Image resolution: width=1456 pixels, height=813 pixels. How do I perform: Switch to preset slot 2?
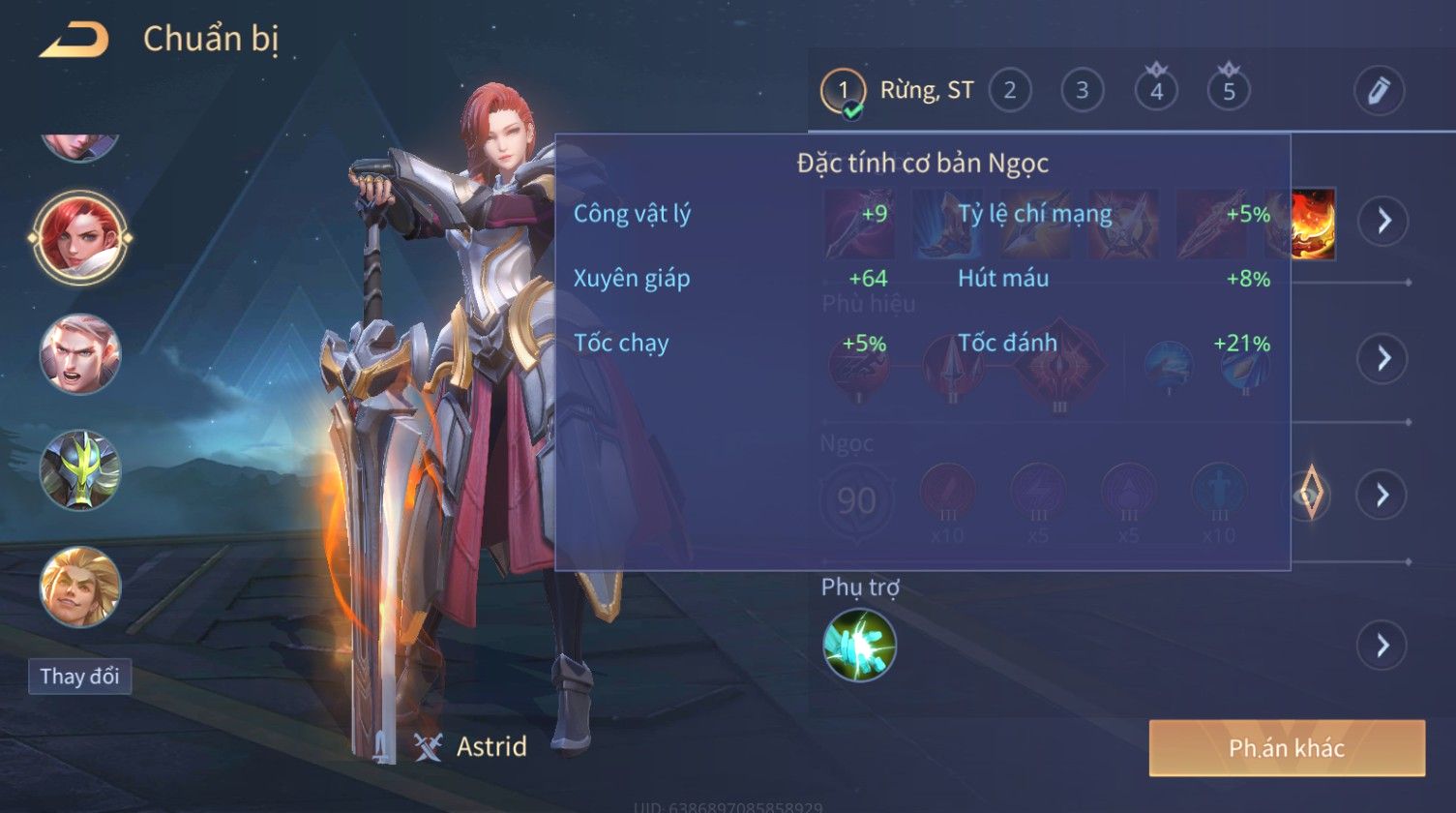(x=1009, y=91)
